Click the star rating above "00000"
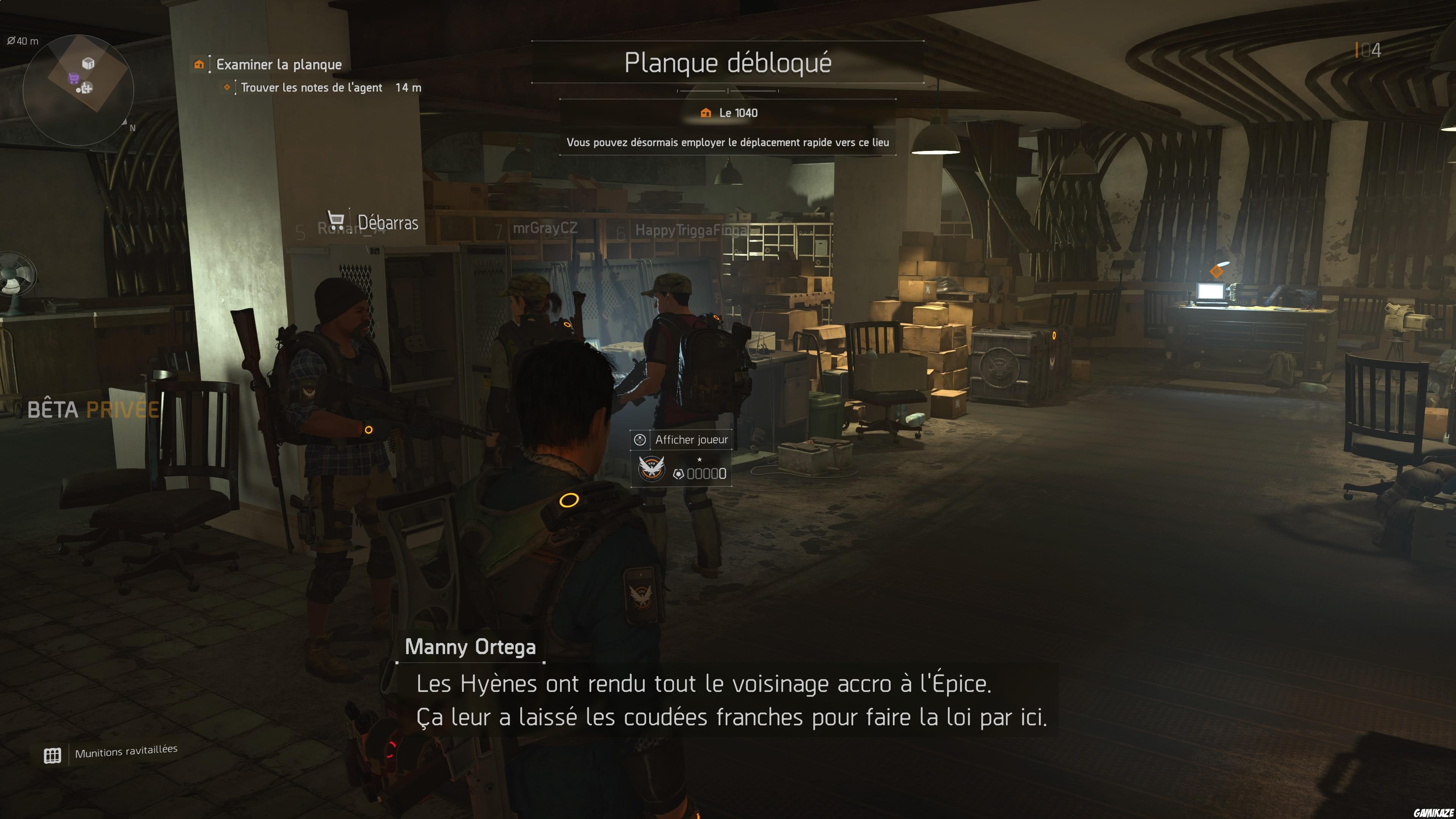 (699, 460)
